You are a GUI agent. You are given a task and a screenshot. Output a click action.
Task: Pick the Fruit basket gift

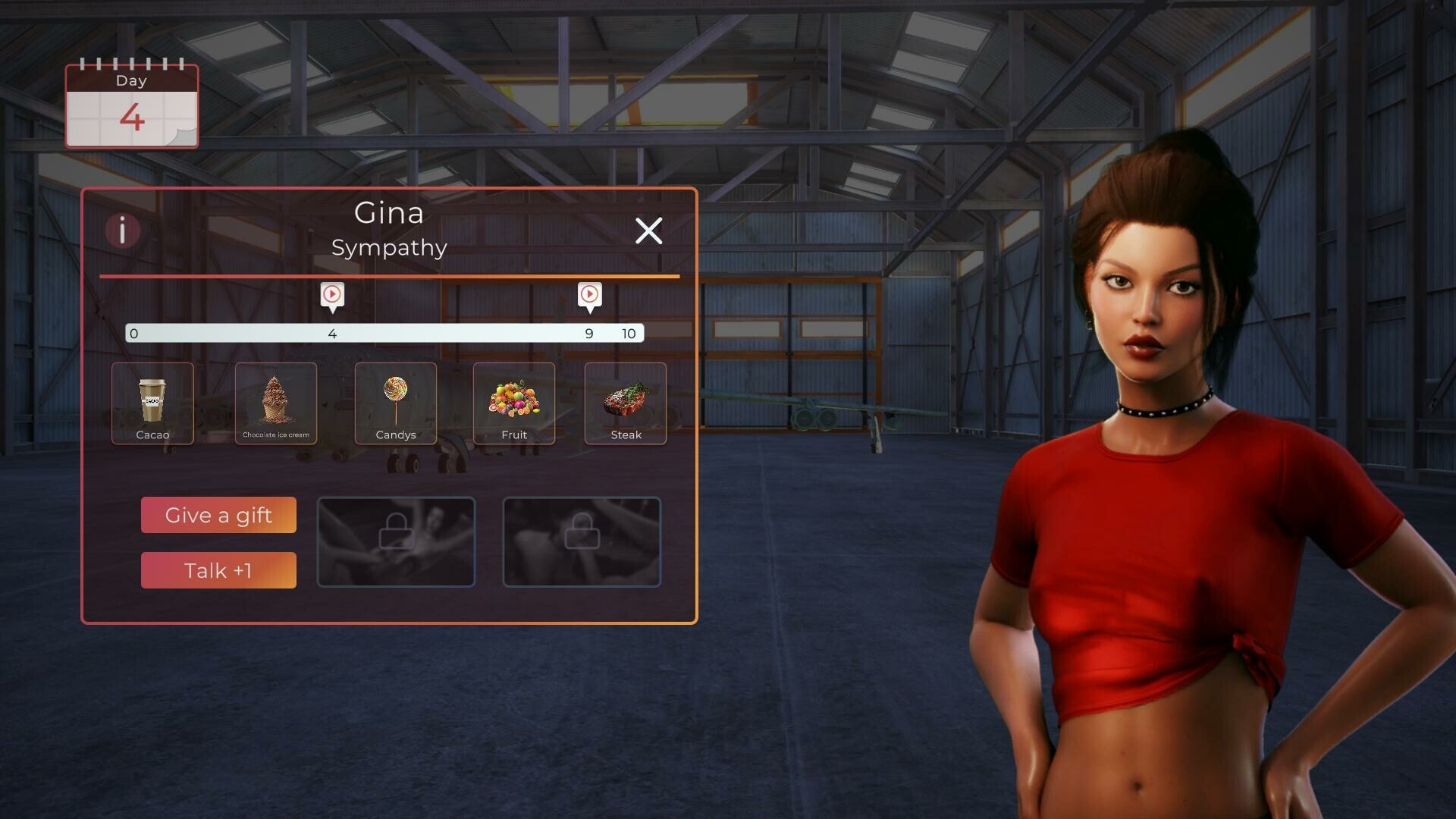coord(514,403)
